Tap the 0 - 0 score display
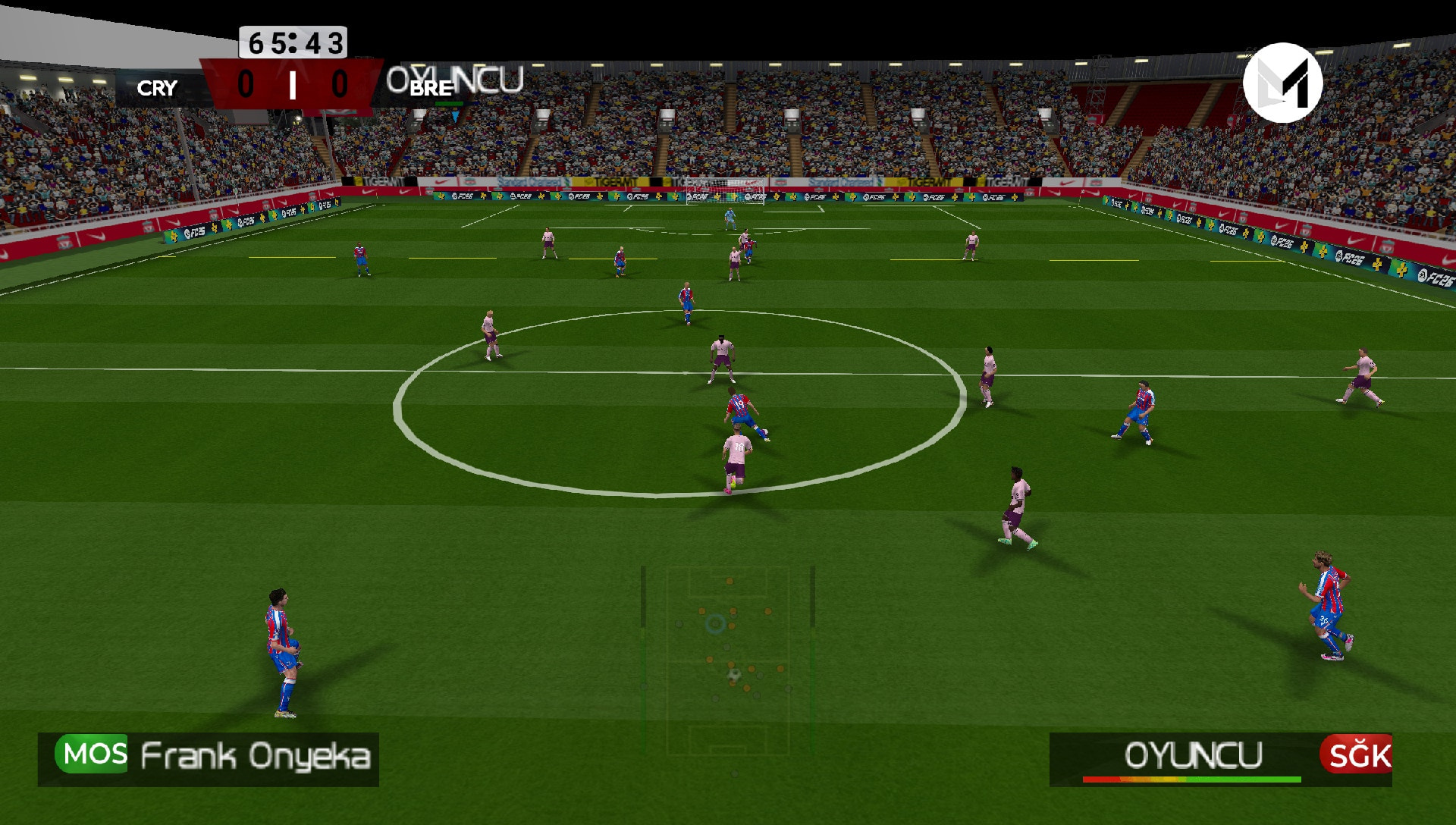Viewport: 1456px width, 825px height. [x=292, y=85]
